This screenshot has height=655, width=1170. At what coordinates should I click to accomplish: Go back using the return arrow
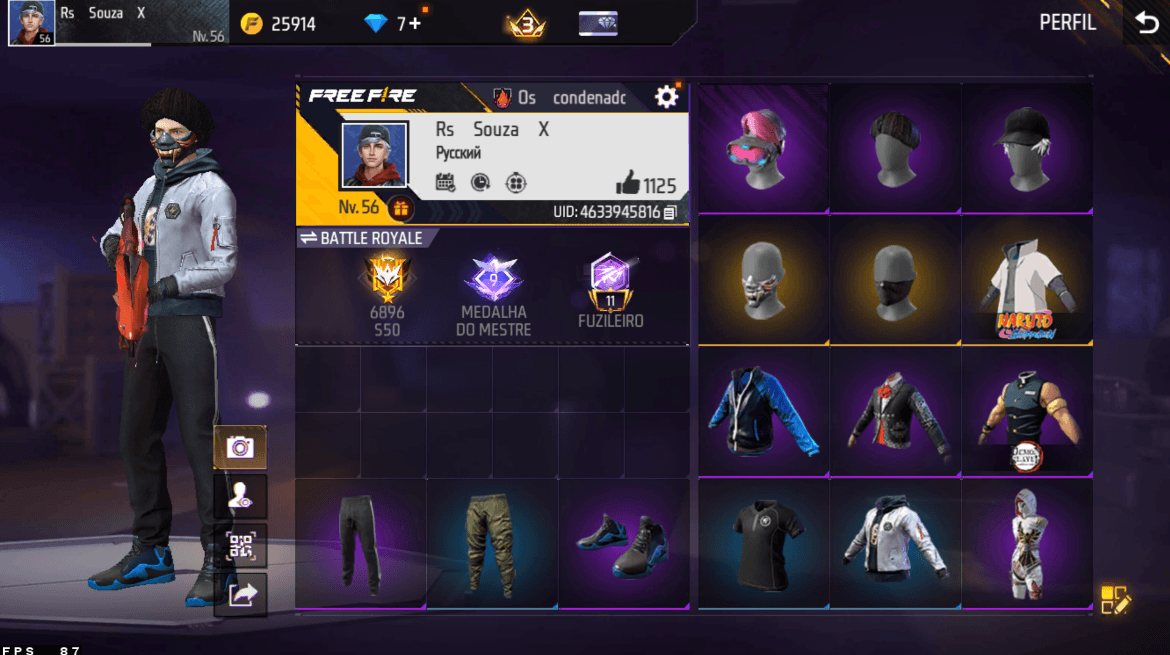pos(1146,24)
